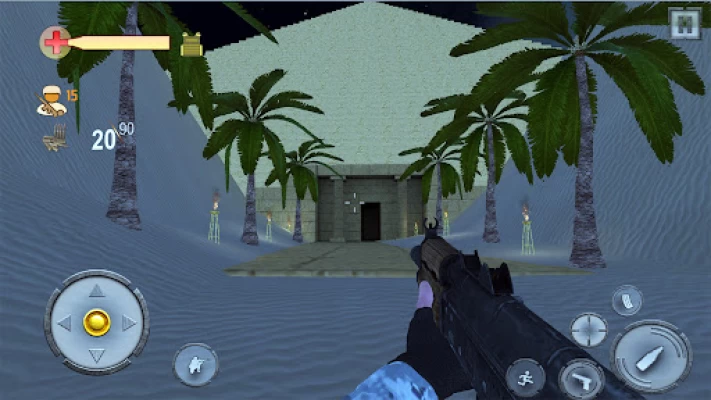
Task: Activate sprint with the running man button
Action: click(x=525, y=377)
